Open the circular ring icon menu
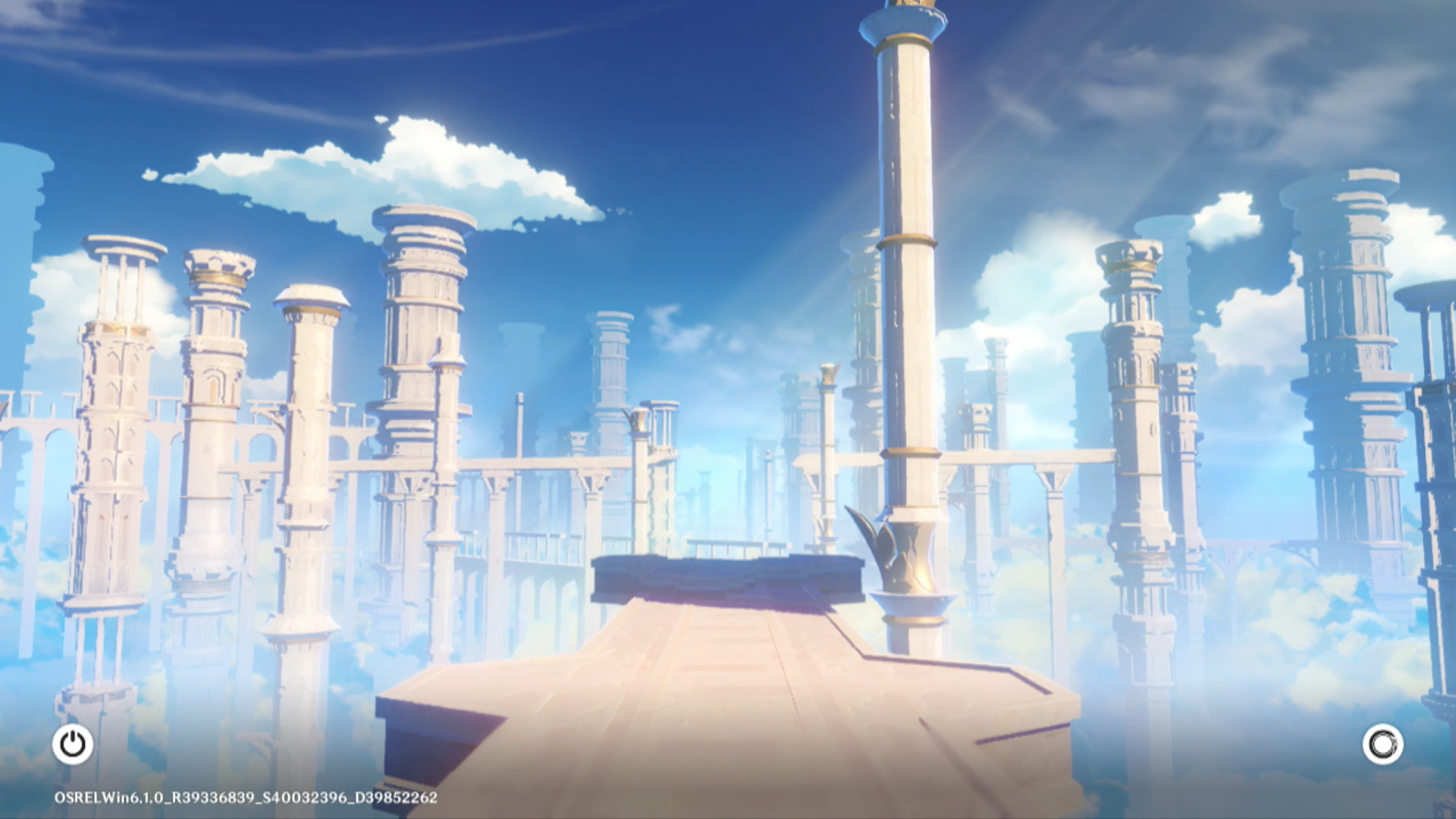 [1382, 744]
